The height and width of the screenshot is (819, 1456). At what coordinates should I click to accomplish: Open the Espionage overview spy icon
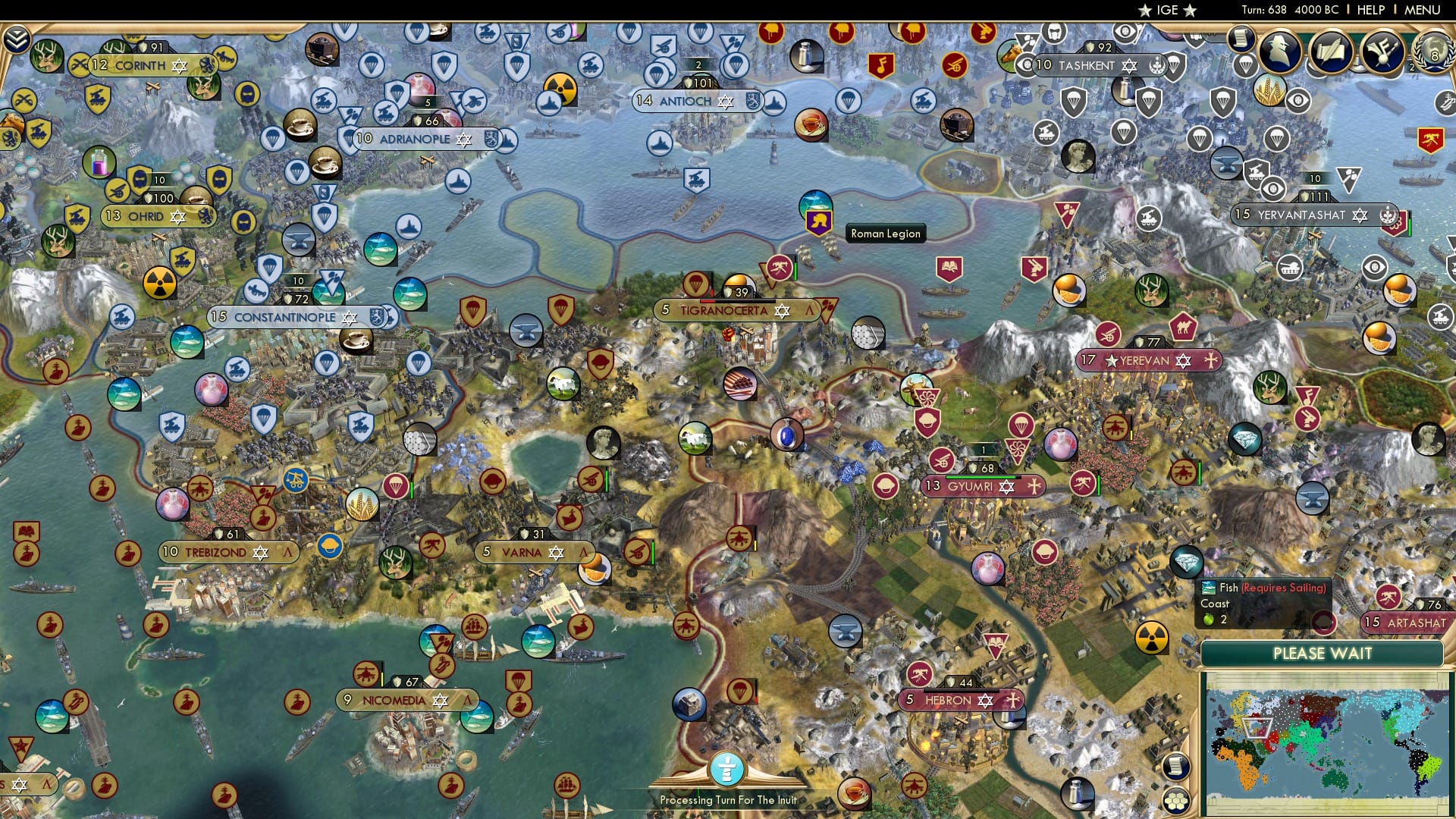[x=1280, y=50]
